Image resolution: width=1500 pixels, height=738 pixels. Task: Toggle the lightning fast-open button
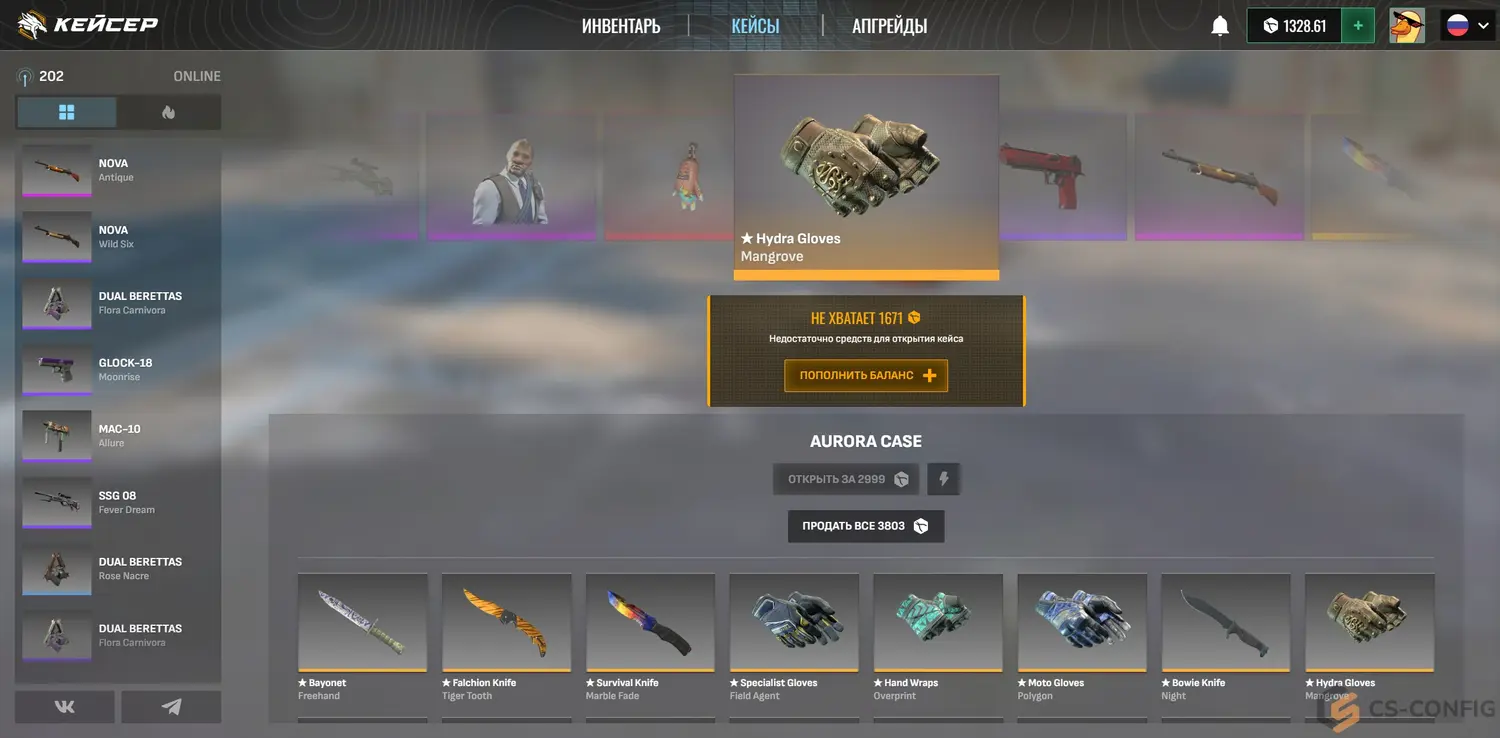[x=943, y=479]
